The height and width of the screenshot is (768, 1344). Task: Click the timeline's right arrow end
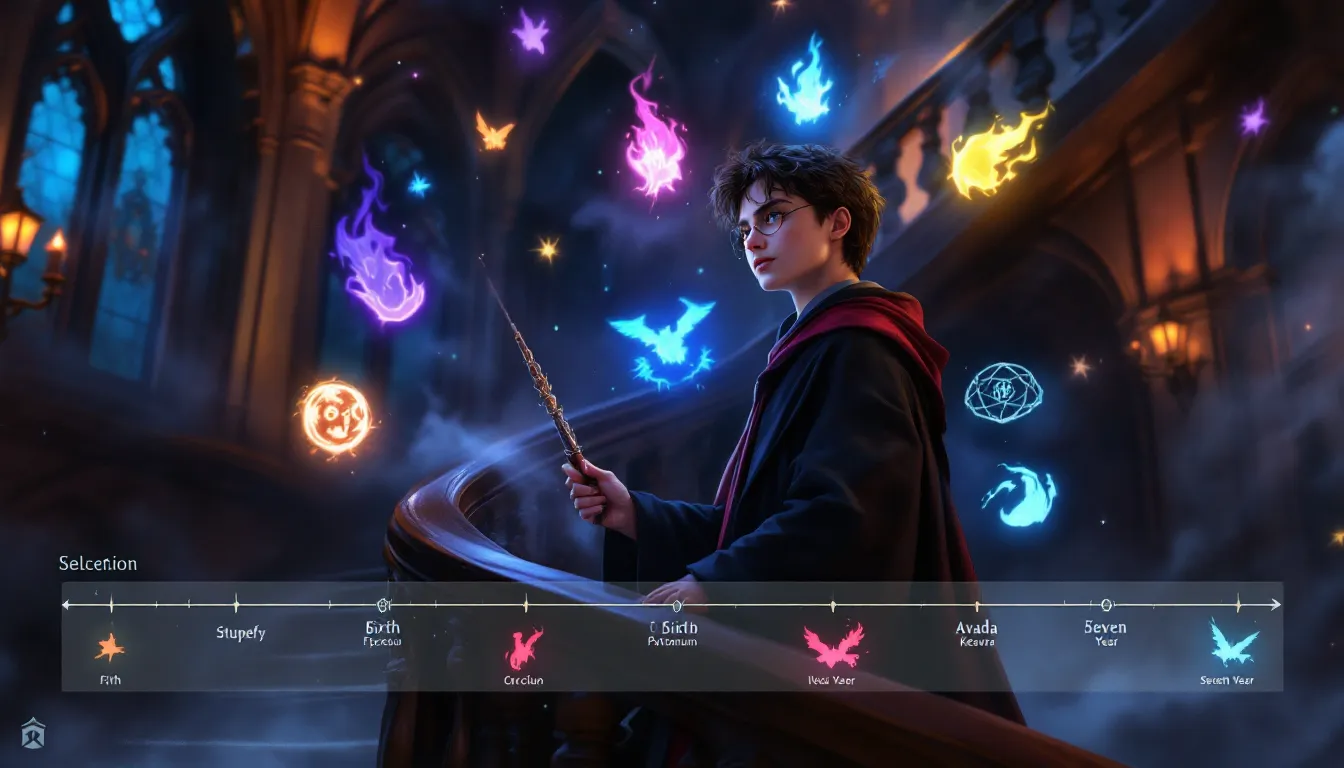click(x=1276, y=605)
